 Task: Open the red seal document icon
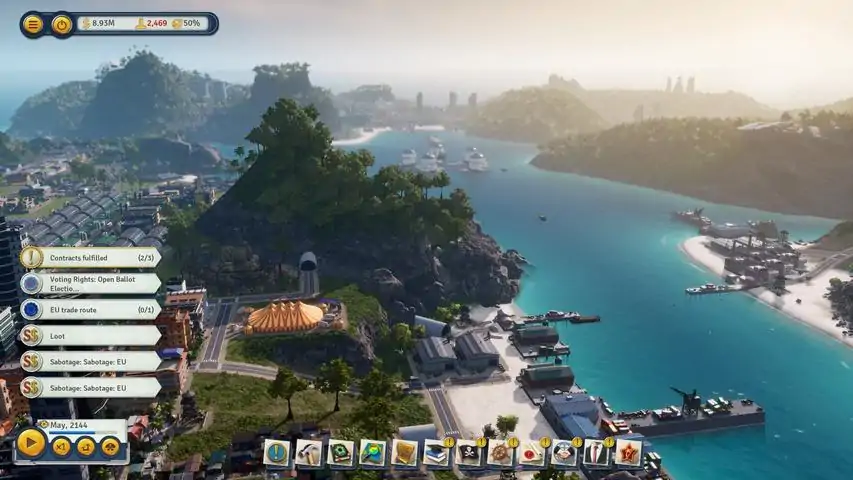tap(533, 453)
